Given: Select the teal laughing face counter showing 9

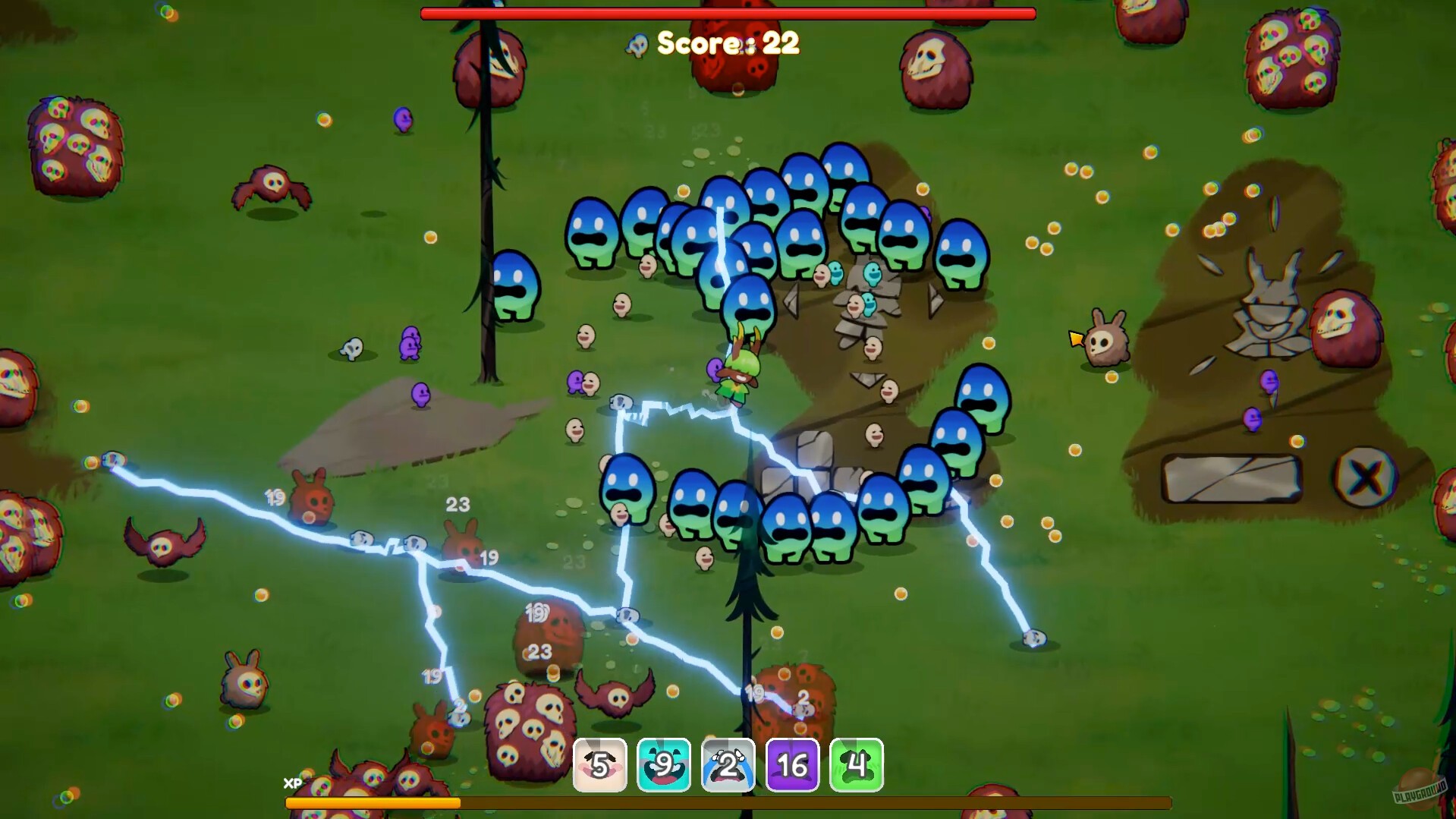Looking at the screenshot, I should coord(664,765).
